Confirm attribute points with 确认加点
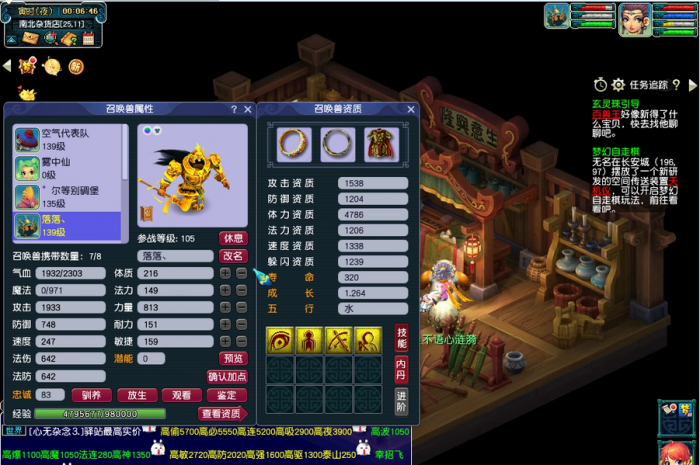Viewport: 700px width, 465px height. pyautogui.click(x=226, y=376)
